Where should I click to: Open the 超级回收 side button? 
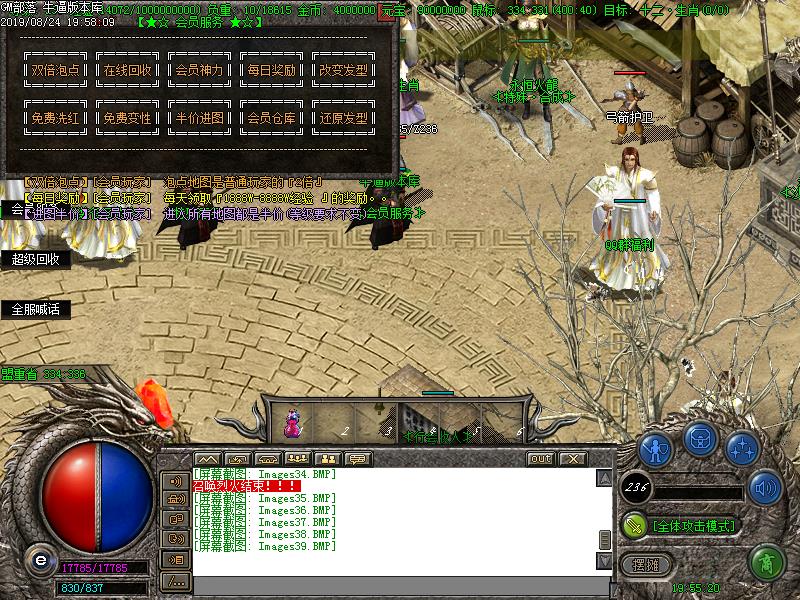point(36,259)
